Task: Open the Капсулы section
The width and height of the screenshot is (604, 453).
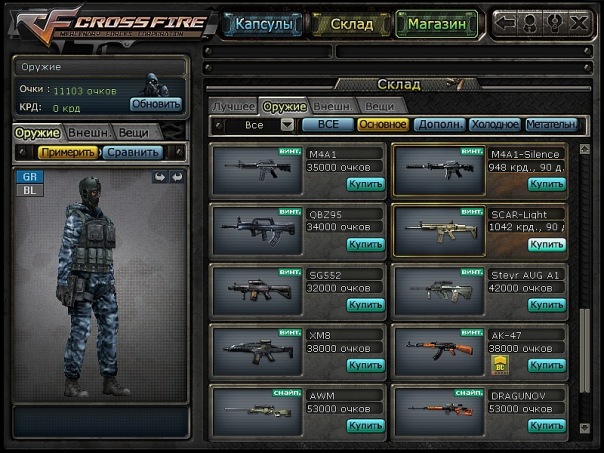Action: click(x=263, y=23)
